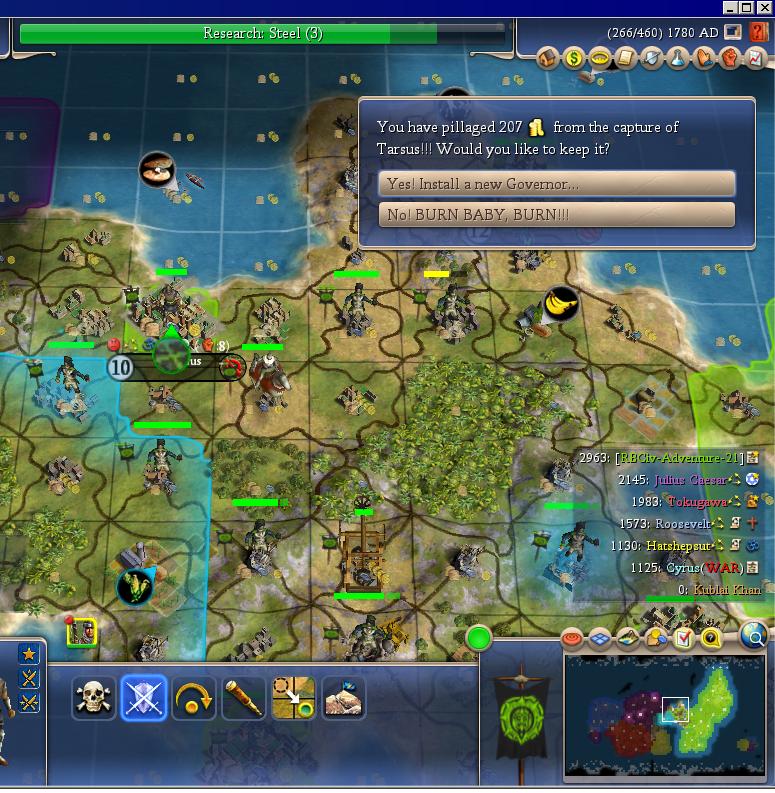This screenshot has width=775, height=793.
Task: Choose "Yes! Install a new Governor..."
Action: (556, 184)
